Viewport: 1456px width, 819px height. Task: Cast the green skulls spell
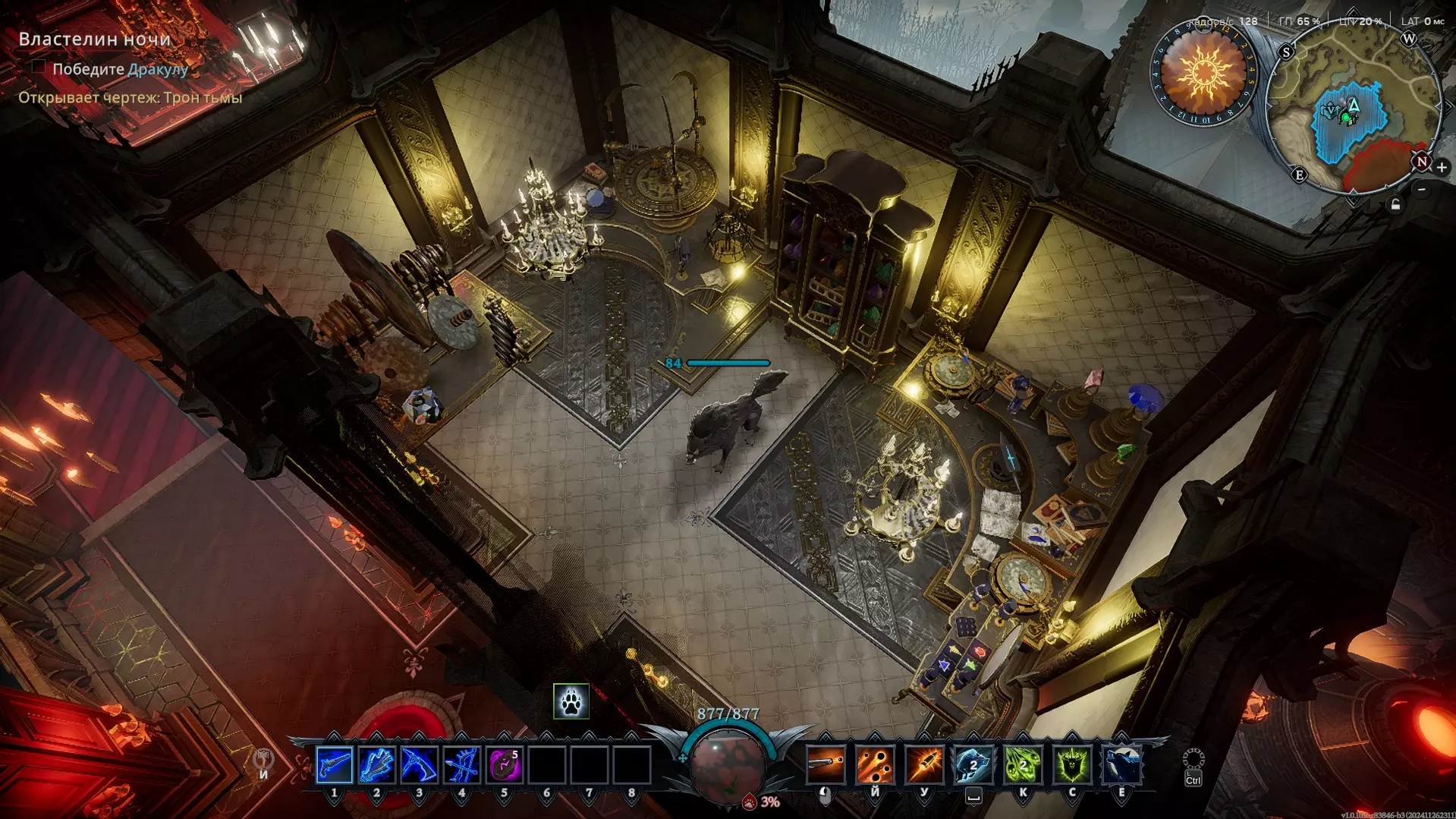1023,764
